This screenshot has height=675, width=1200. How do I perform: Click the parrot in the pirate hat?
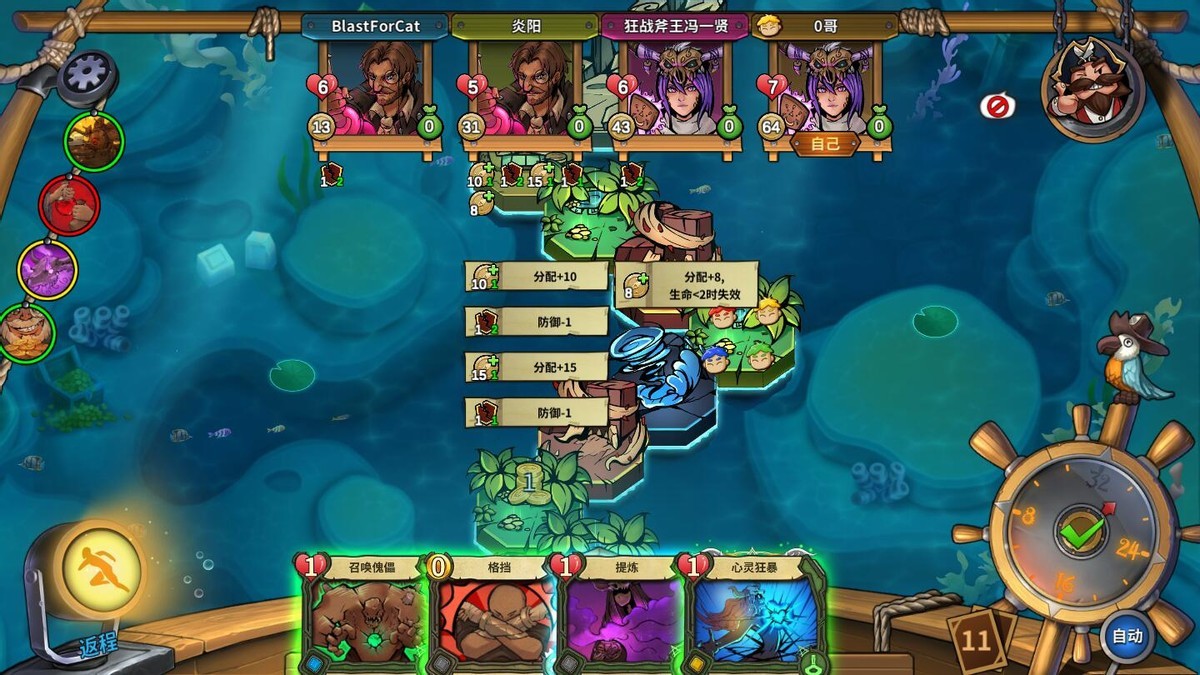click(1135, 361)
